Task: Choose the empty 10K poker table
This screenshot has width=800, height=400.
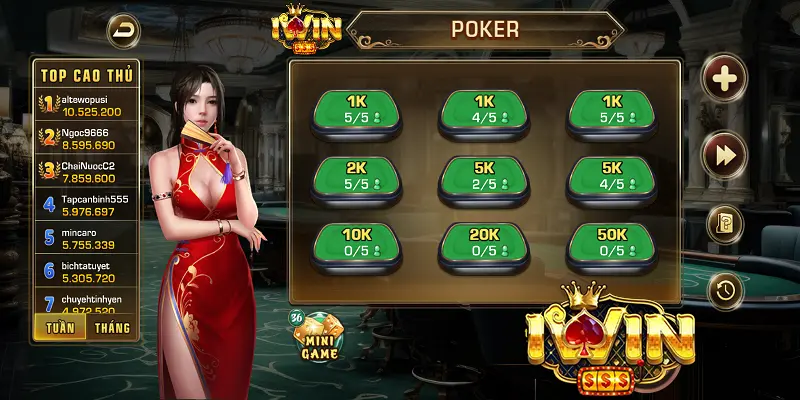Action: click(x=357, y=242)
